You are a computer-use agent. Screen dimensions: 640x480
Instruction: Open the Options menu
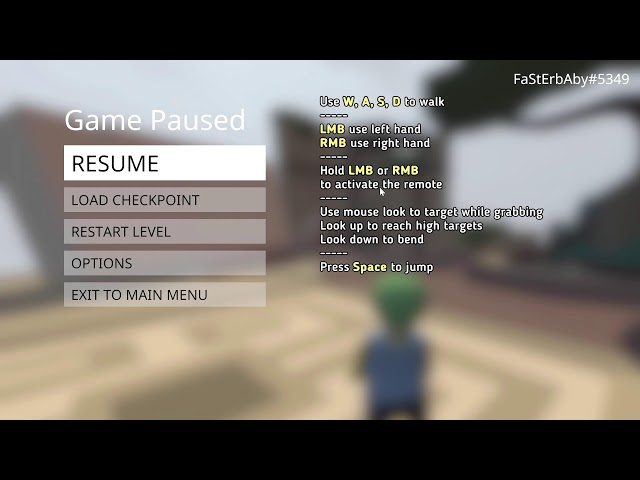[165, 263]
